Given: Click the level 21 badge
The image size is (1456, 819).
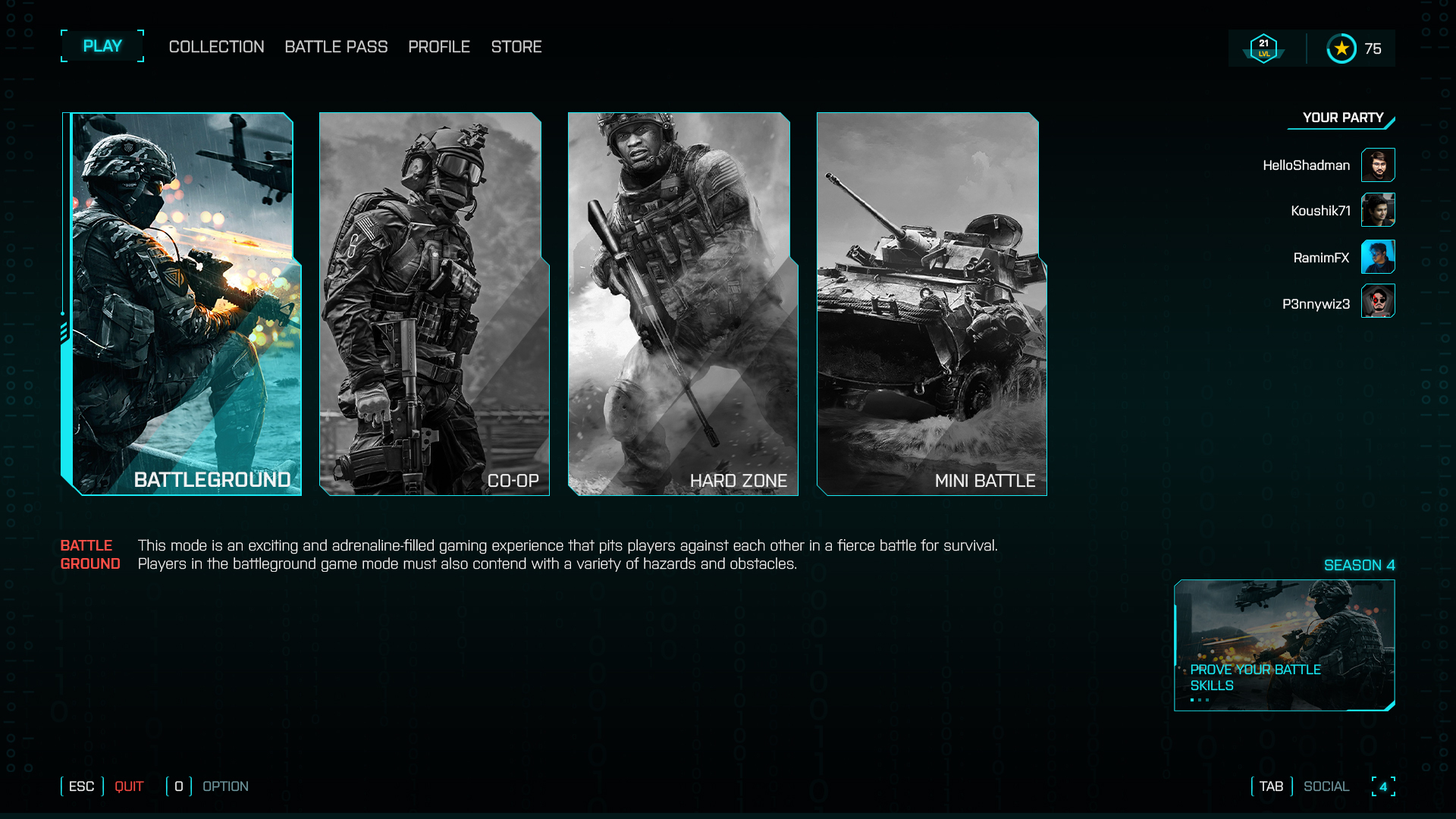Looking at the screenshot, I should coord(1263,47).
